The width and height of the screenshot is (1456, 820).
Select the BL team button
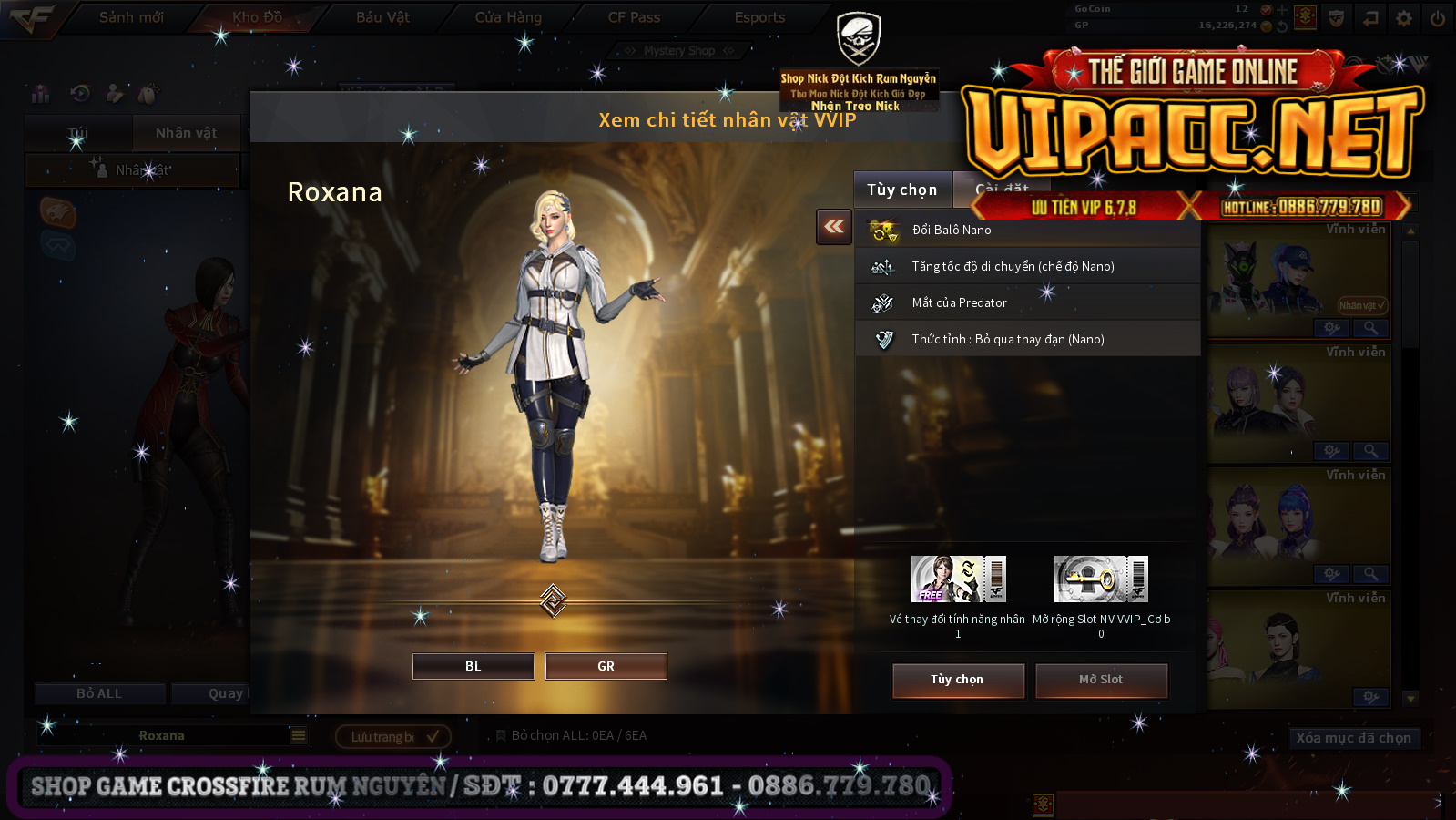tap(473, 666)
